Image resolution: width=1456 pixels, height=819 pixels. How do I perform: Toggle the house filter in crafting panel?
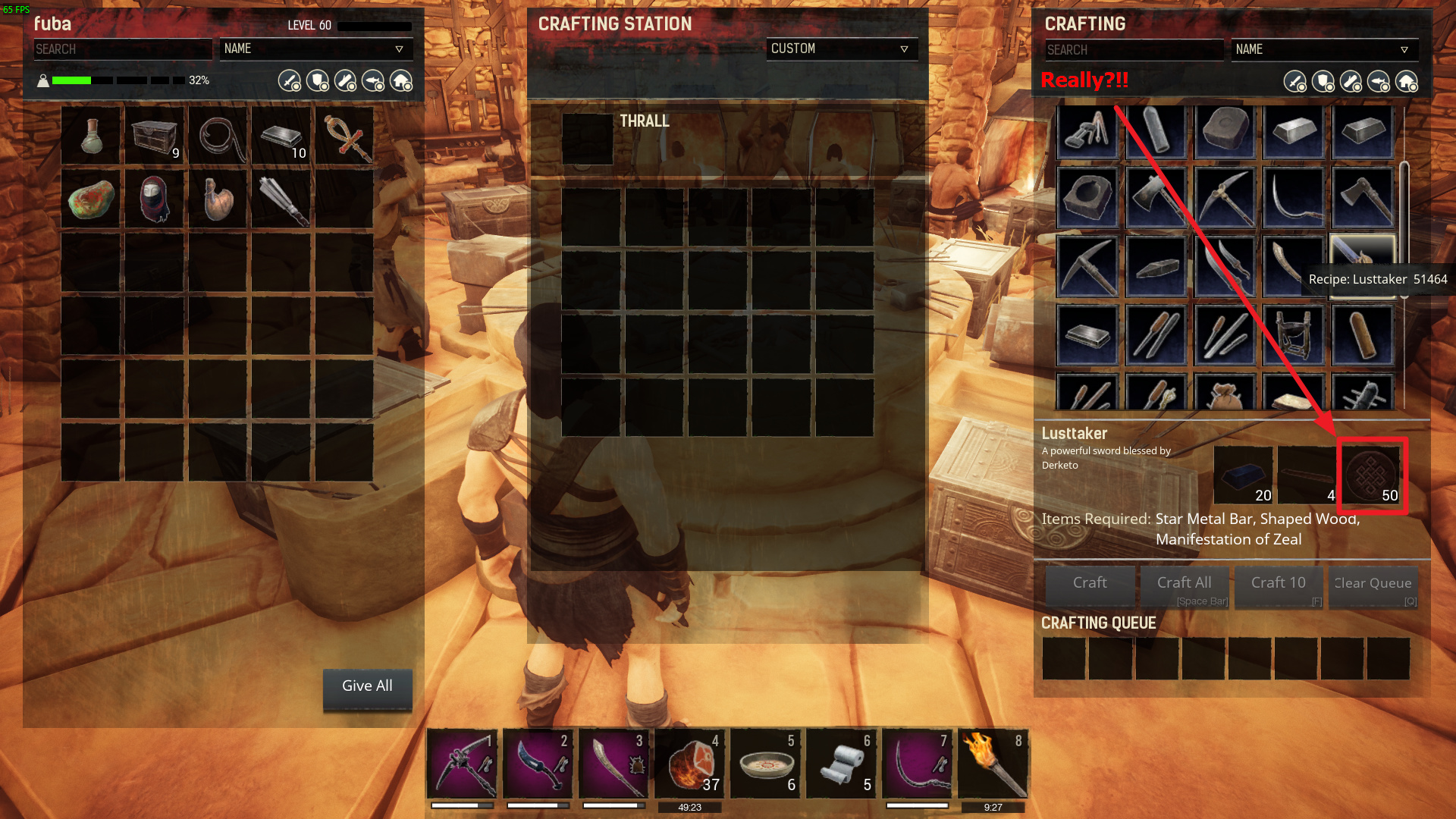[x=1407, y=81]
